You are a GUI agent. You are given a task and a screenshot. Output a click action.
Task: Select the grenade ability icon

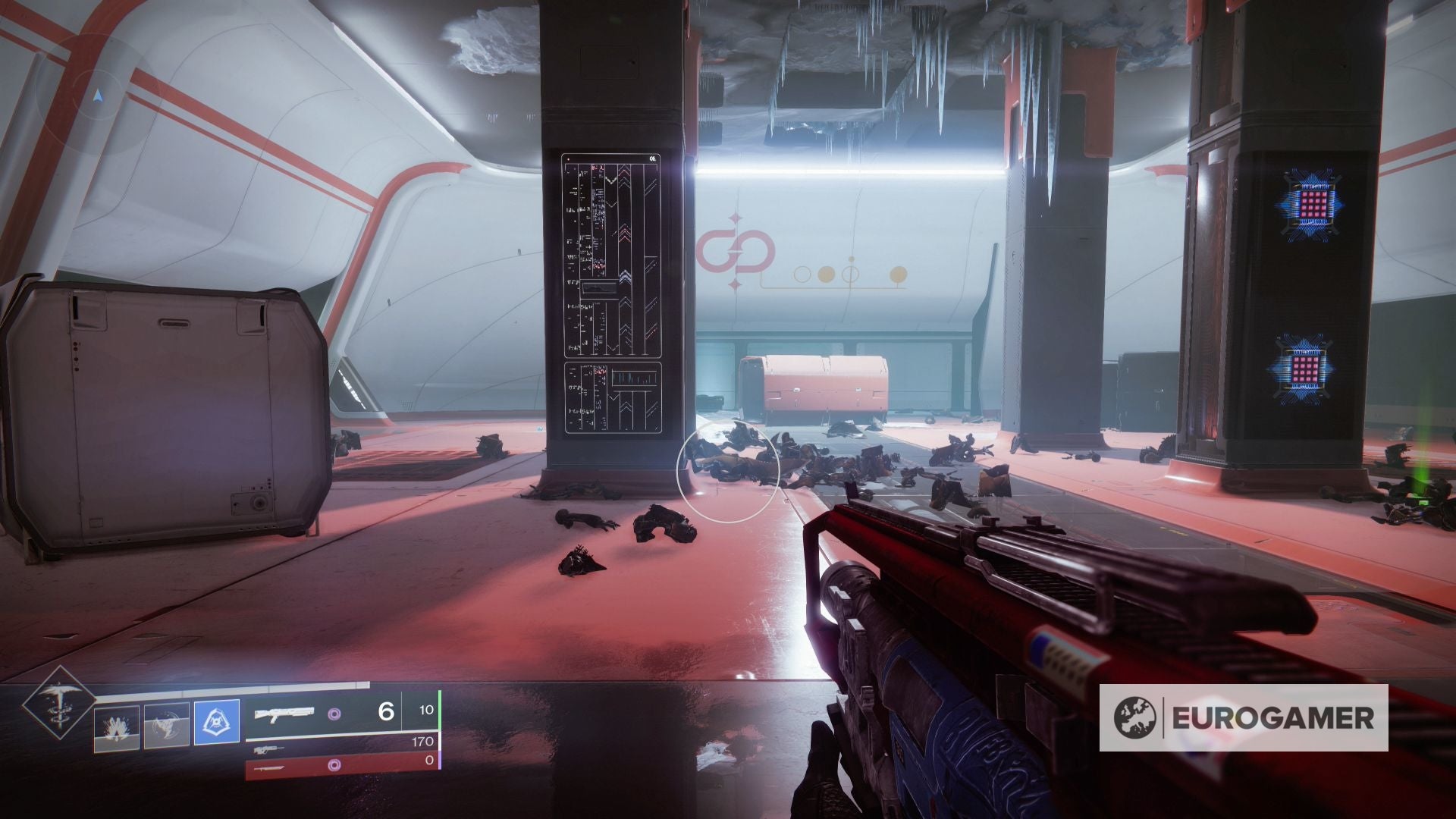pyautogui.click(x=116, y=726)
